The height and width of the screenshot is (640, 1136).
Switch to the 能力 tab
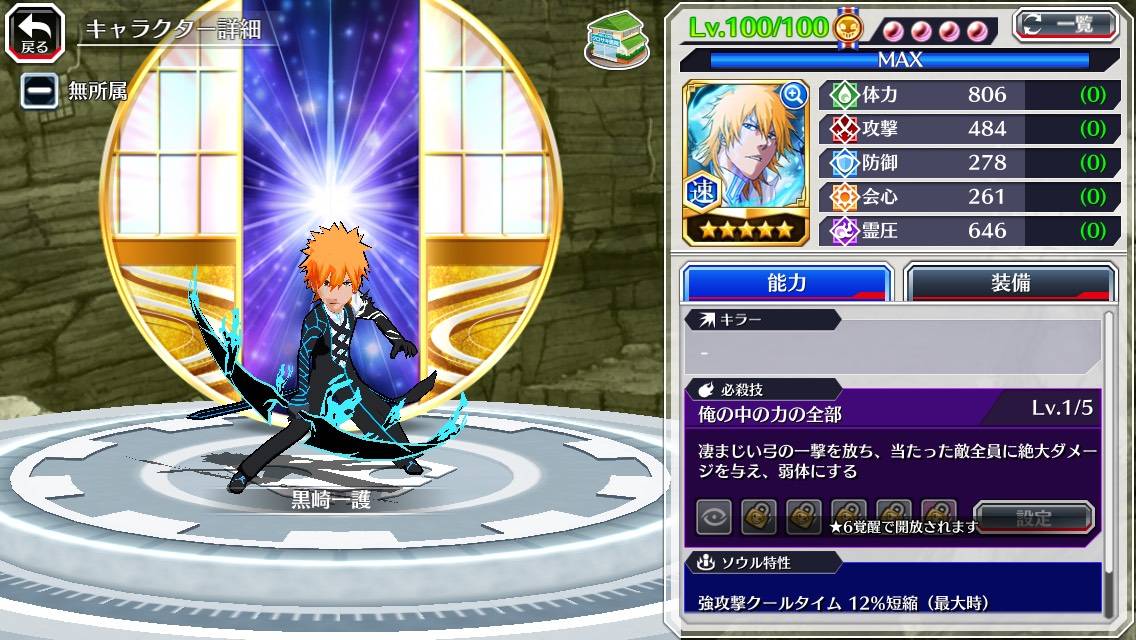point(786,283)
